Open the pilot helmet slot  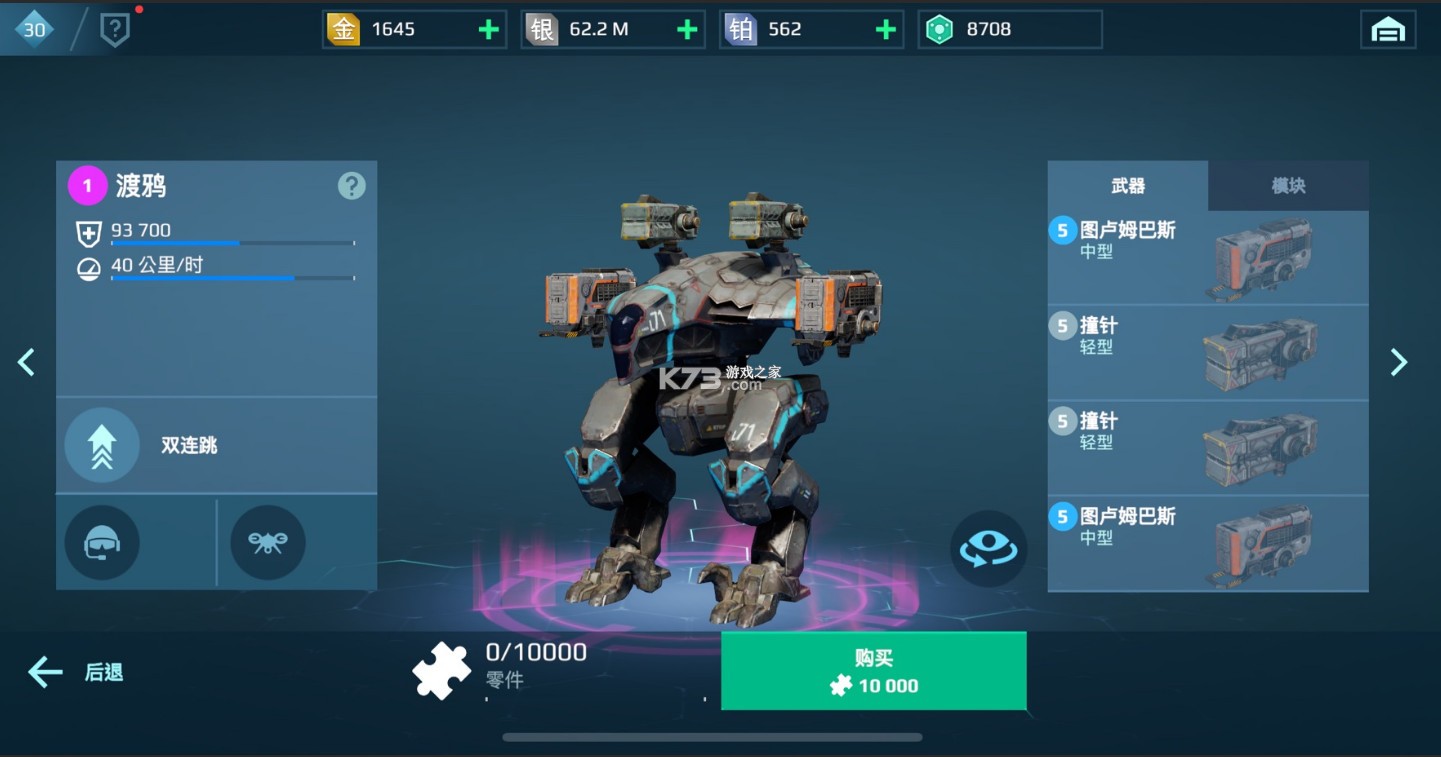click(102, 543)
